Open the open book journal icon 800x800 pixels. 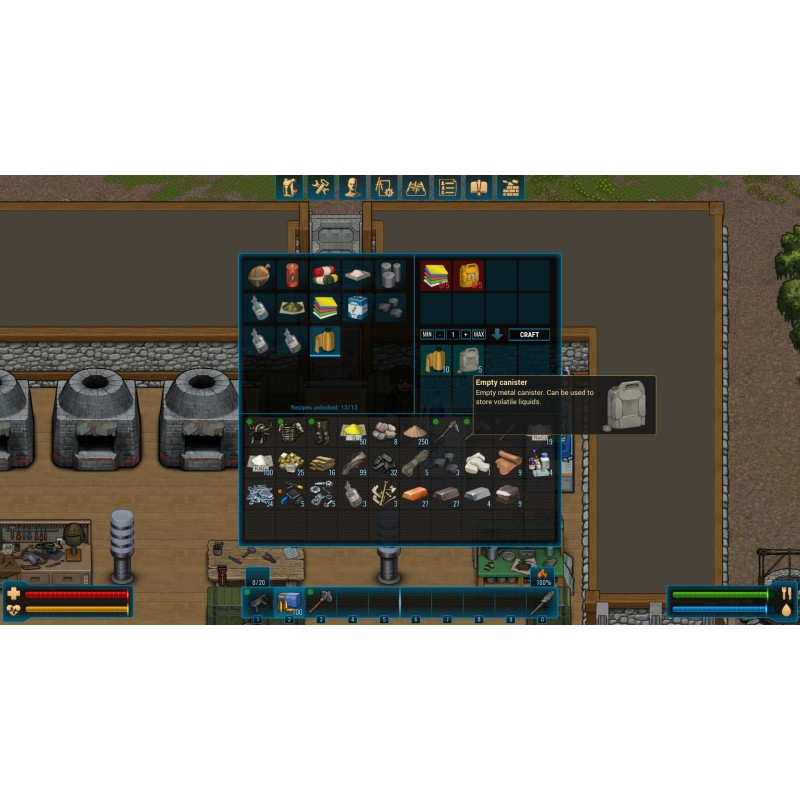pos(479,187)
